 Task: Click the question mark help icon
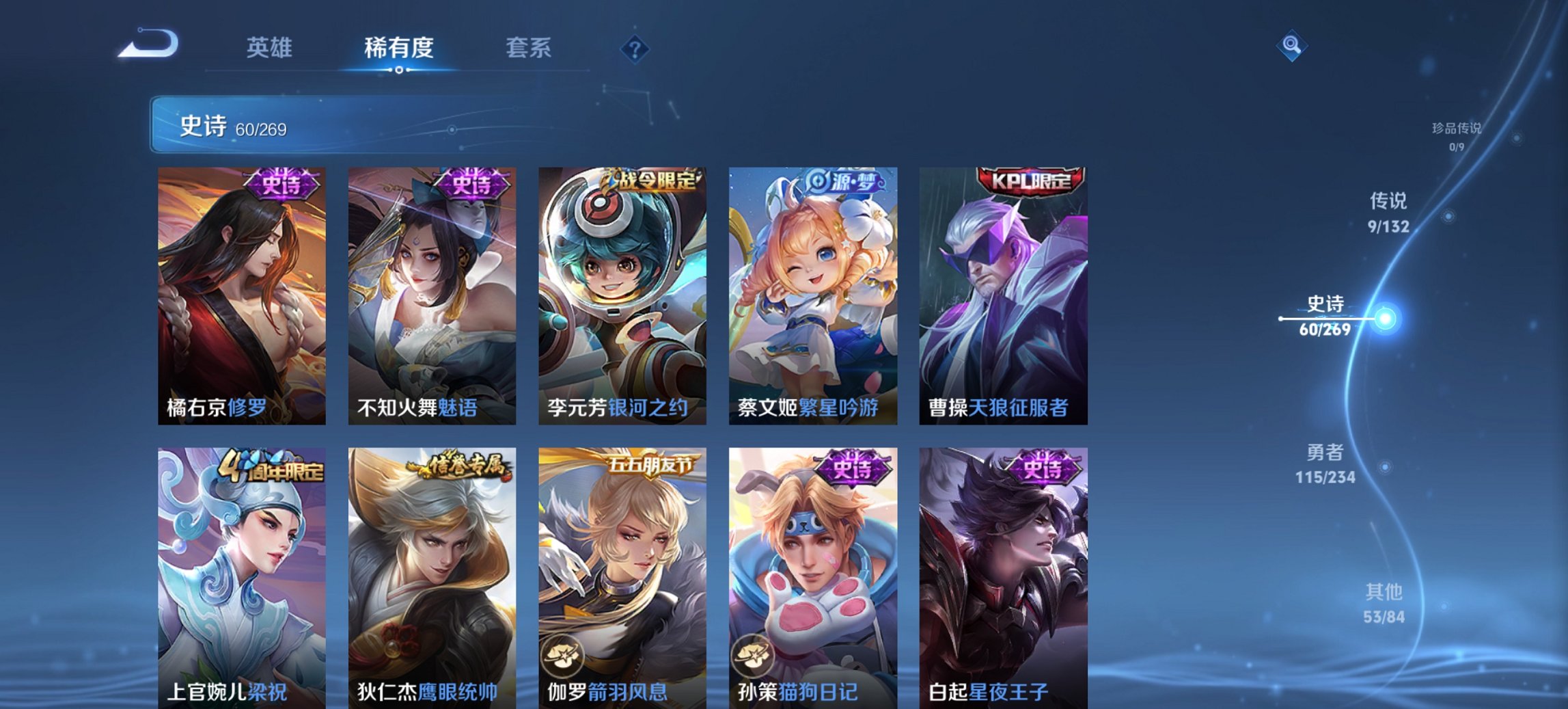pos(635,48)
